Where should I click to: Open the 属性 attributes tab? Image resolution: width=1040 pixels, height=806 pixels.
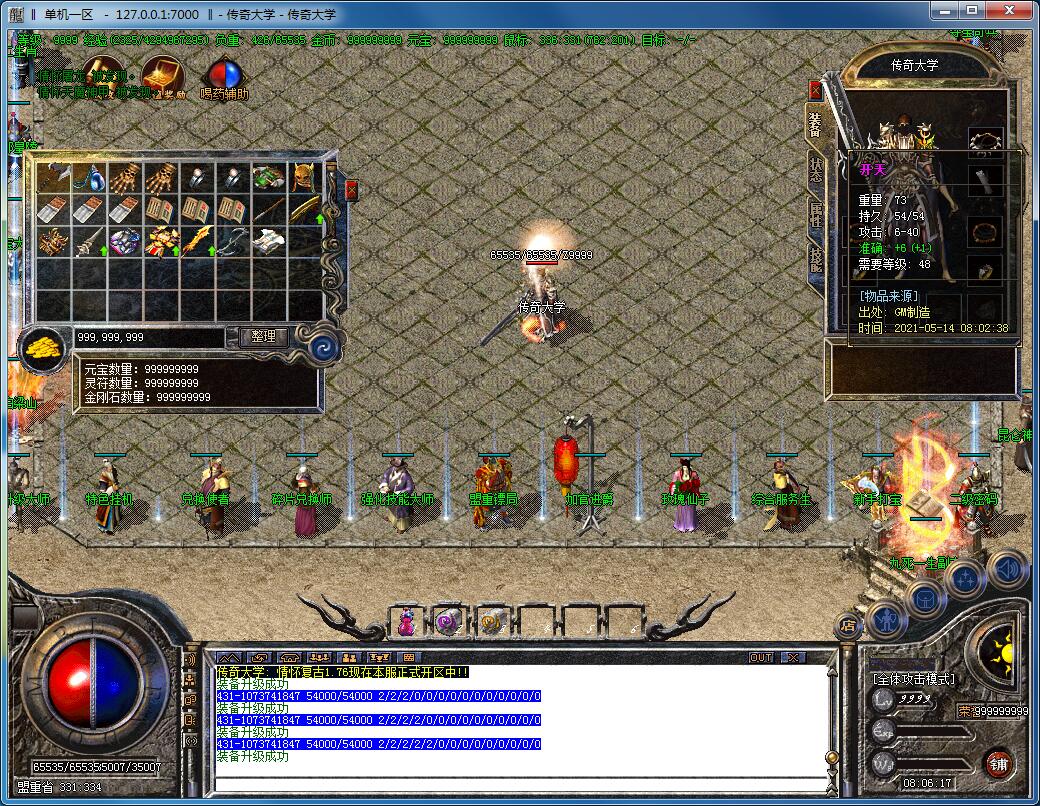(816, 214)
